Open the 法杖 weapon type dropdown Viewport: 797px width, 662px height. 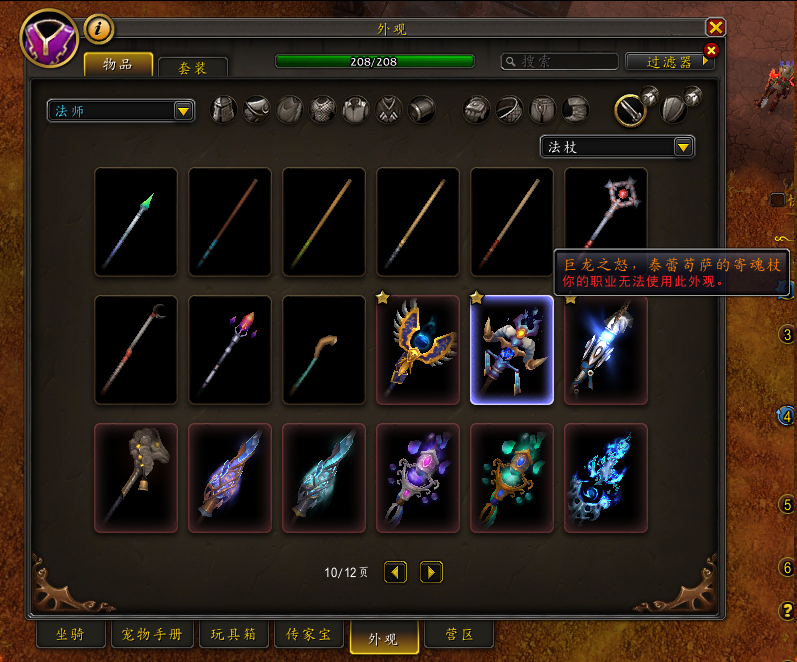(x=617, y=147)
